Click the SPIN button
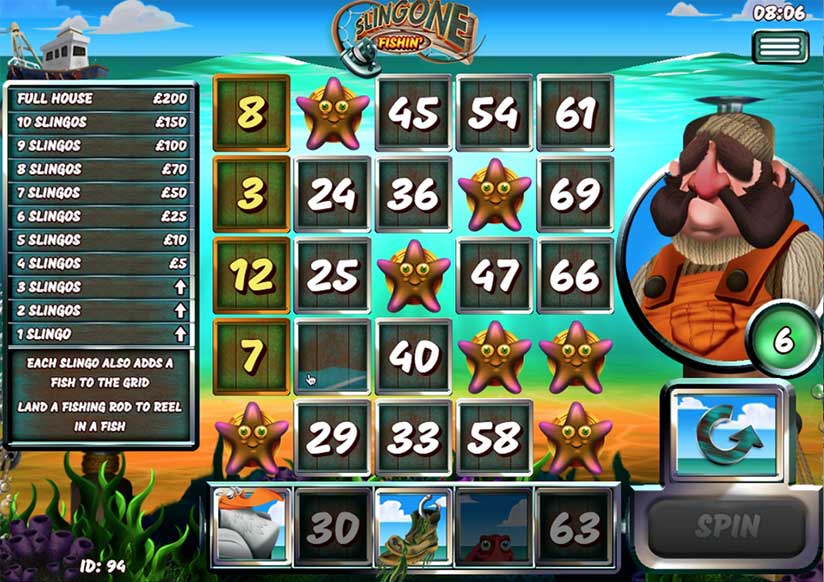Viewport: 824px width, 582px height. tap(726, 525)
